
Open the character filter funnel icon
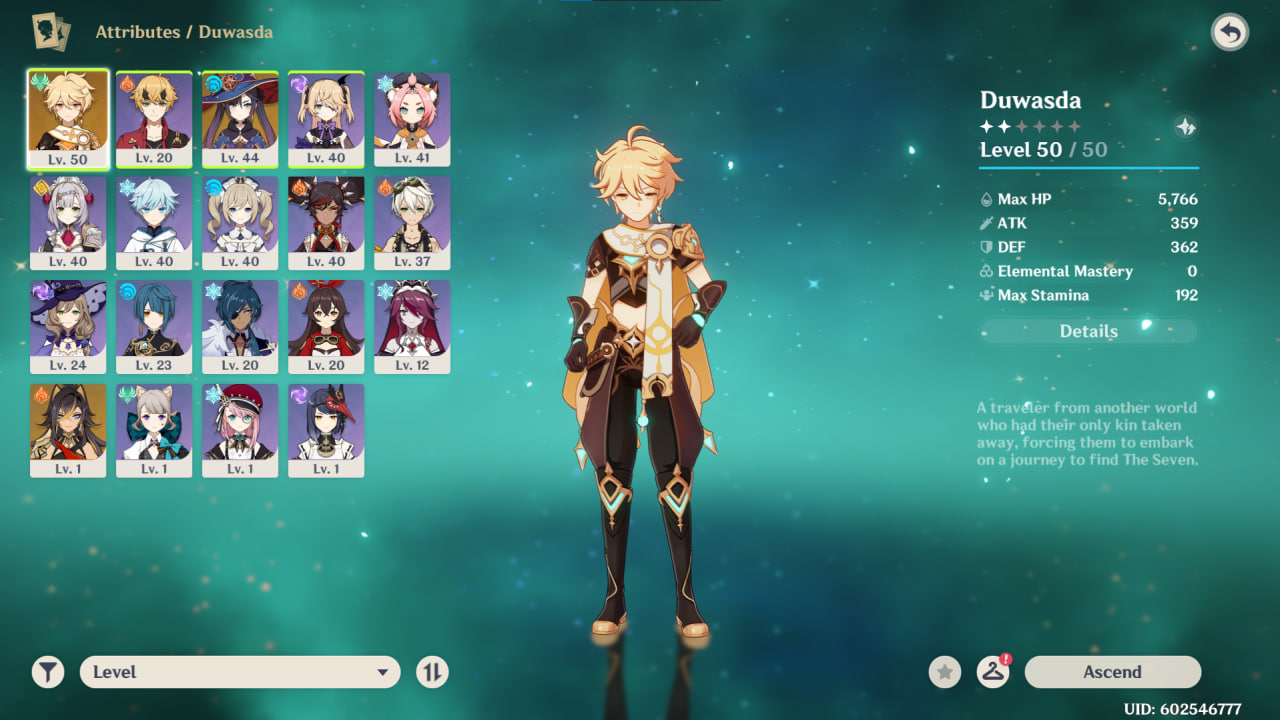[x=47, y=672]
